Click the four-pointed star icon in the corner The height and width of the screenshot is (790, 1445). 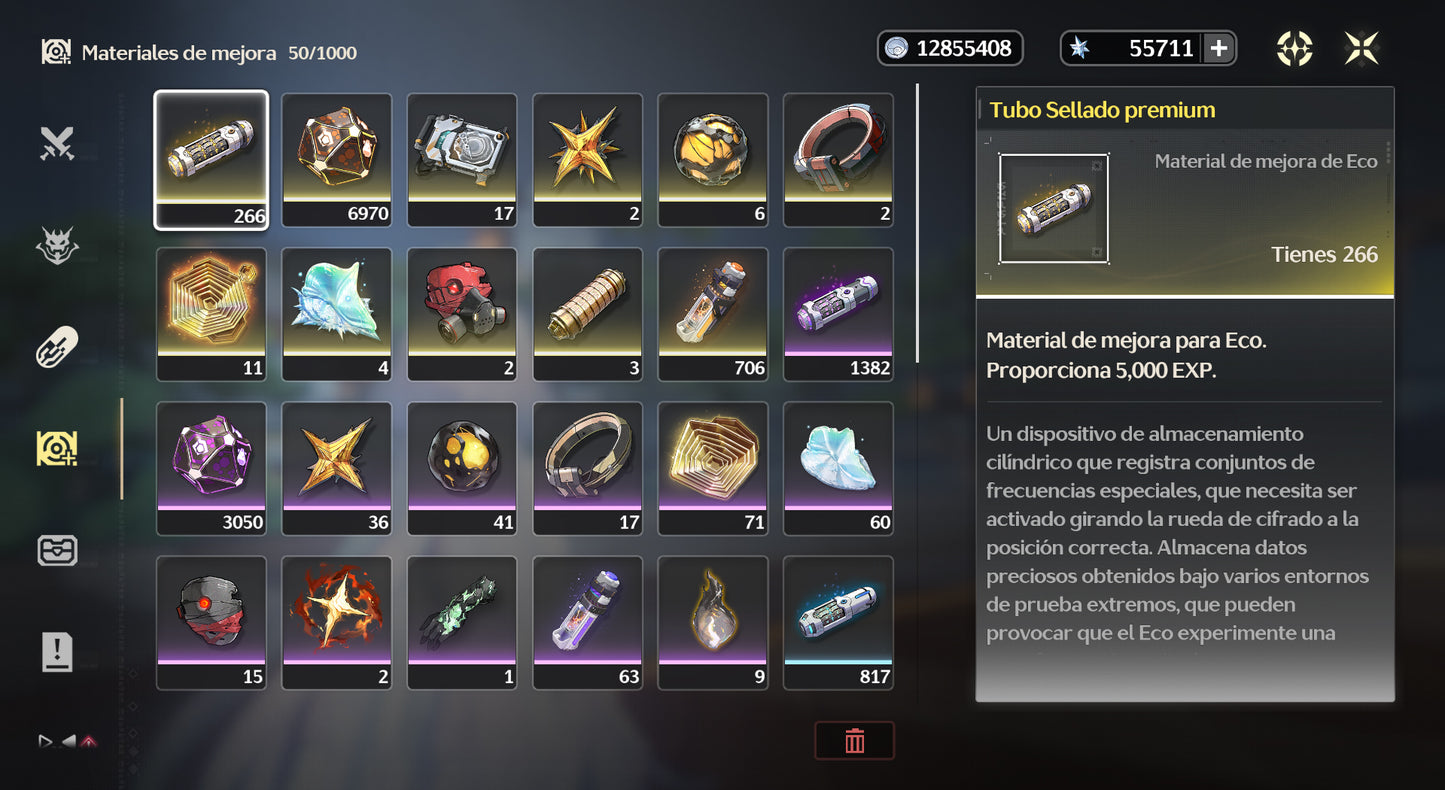1362,48
